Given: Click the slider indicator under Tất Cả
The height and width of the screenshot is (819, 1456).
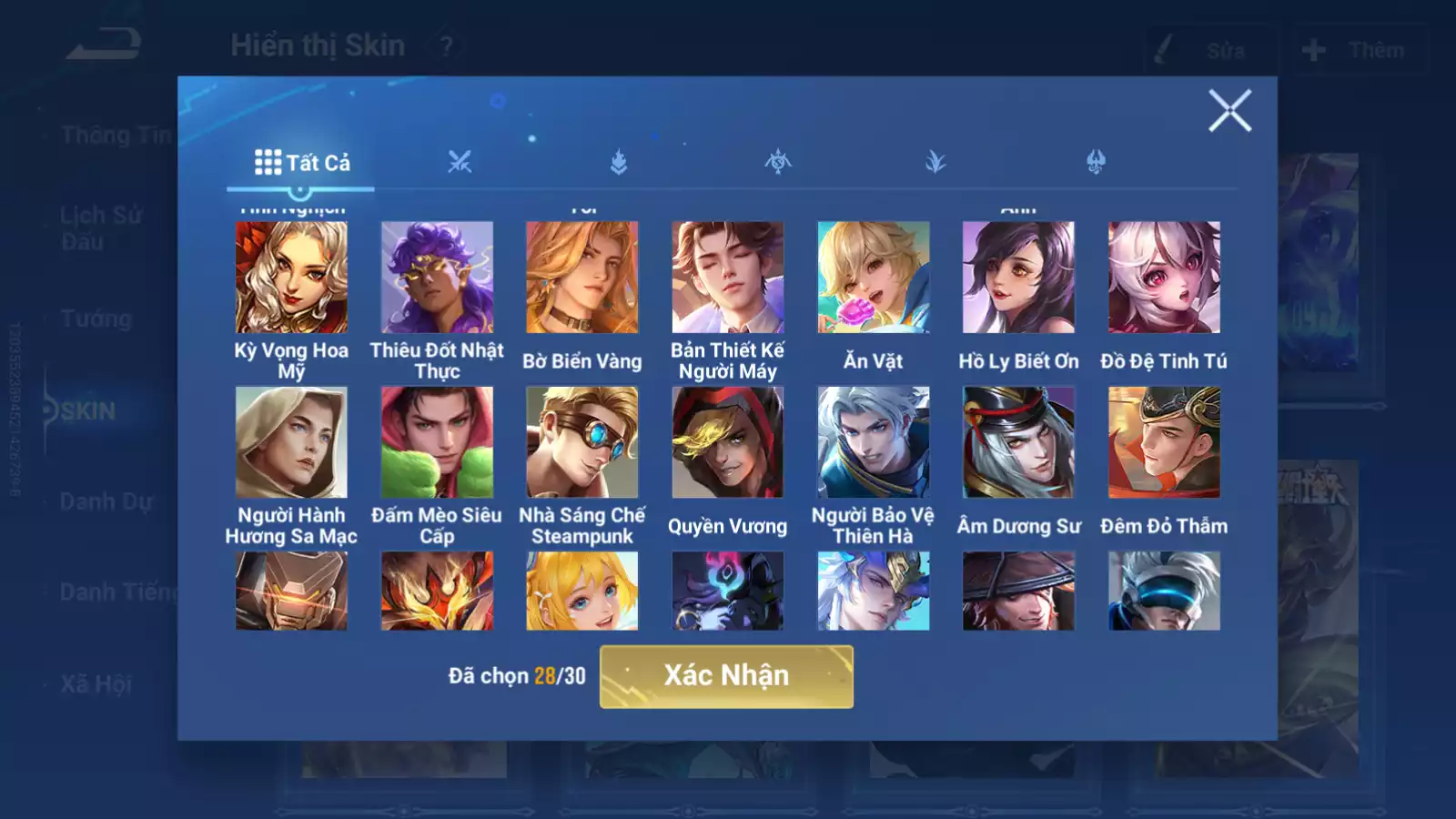Looking at the screenshot, I should 300,188.
